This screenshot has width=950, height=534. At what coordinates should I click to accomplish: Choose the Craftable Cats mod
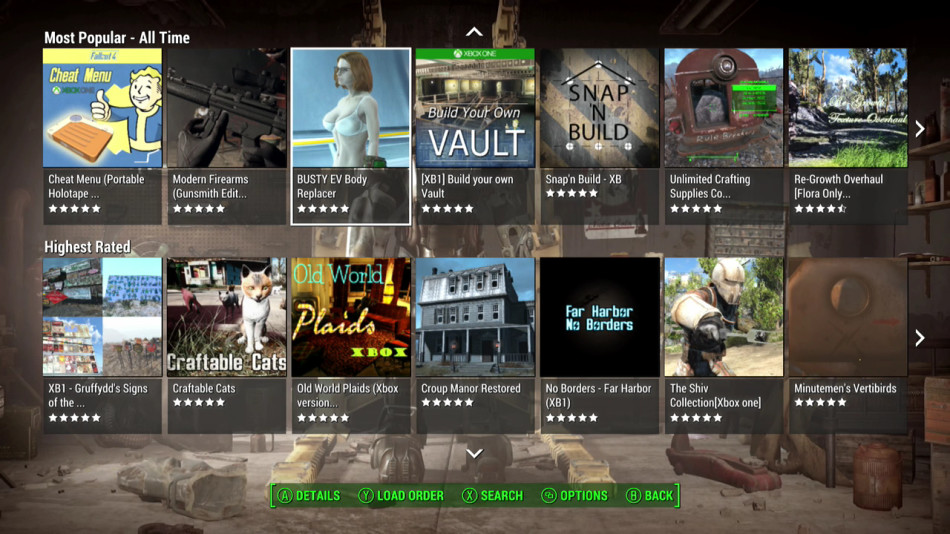point(226,344)
